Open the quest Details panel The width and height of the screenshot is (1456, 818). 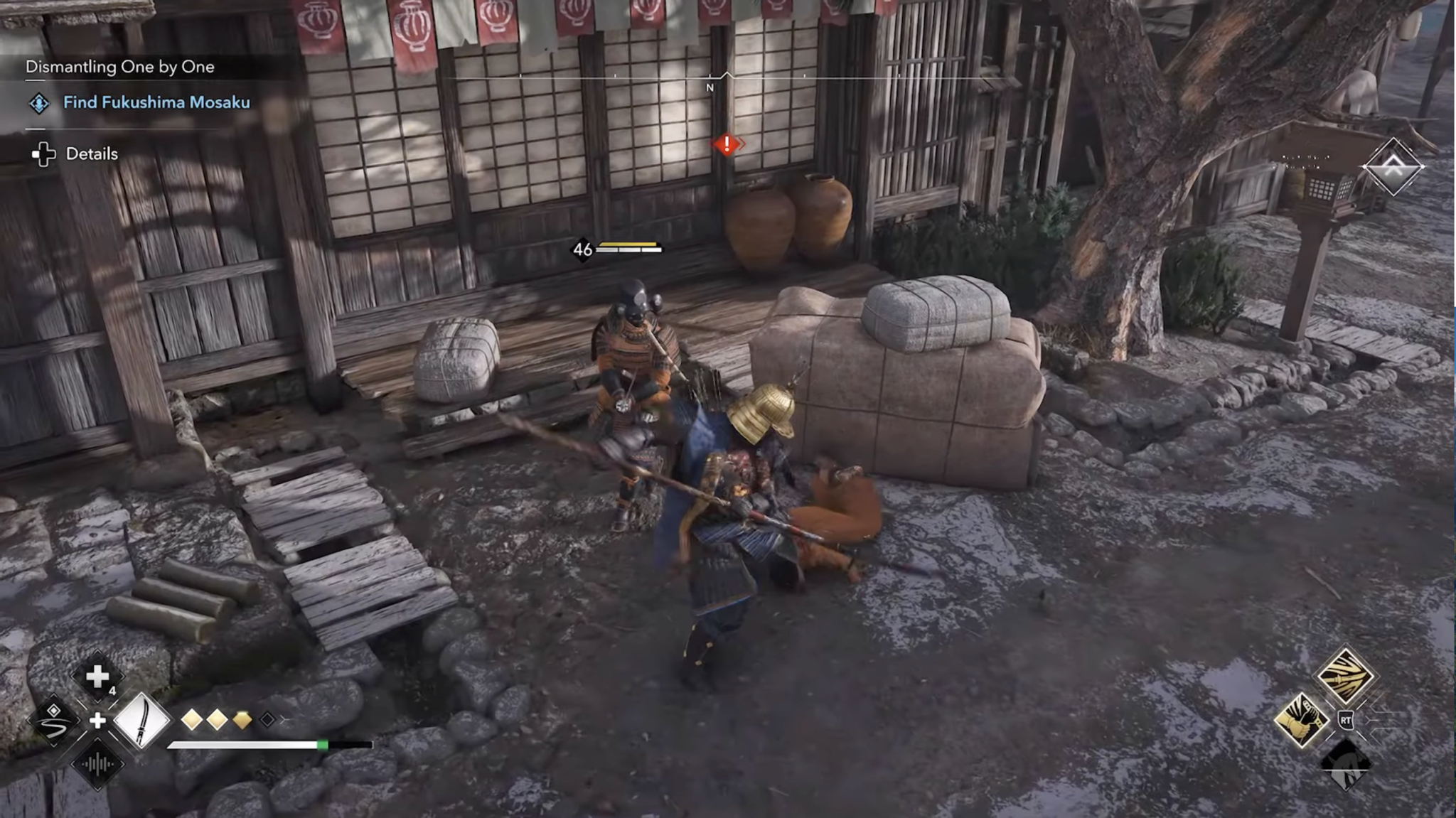[x=91, y=154]
